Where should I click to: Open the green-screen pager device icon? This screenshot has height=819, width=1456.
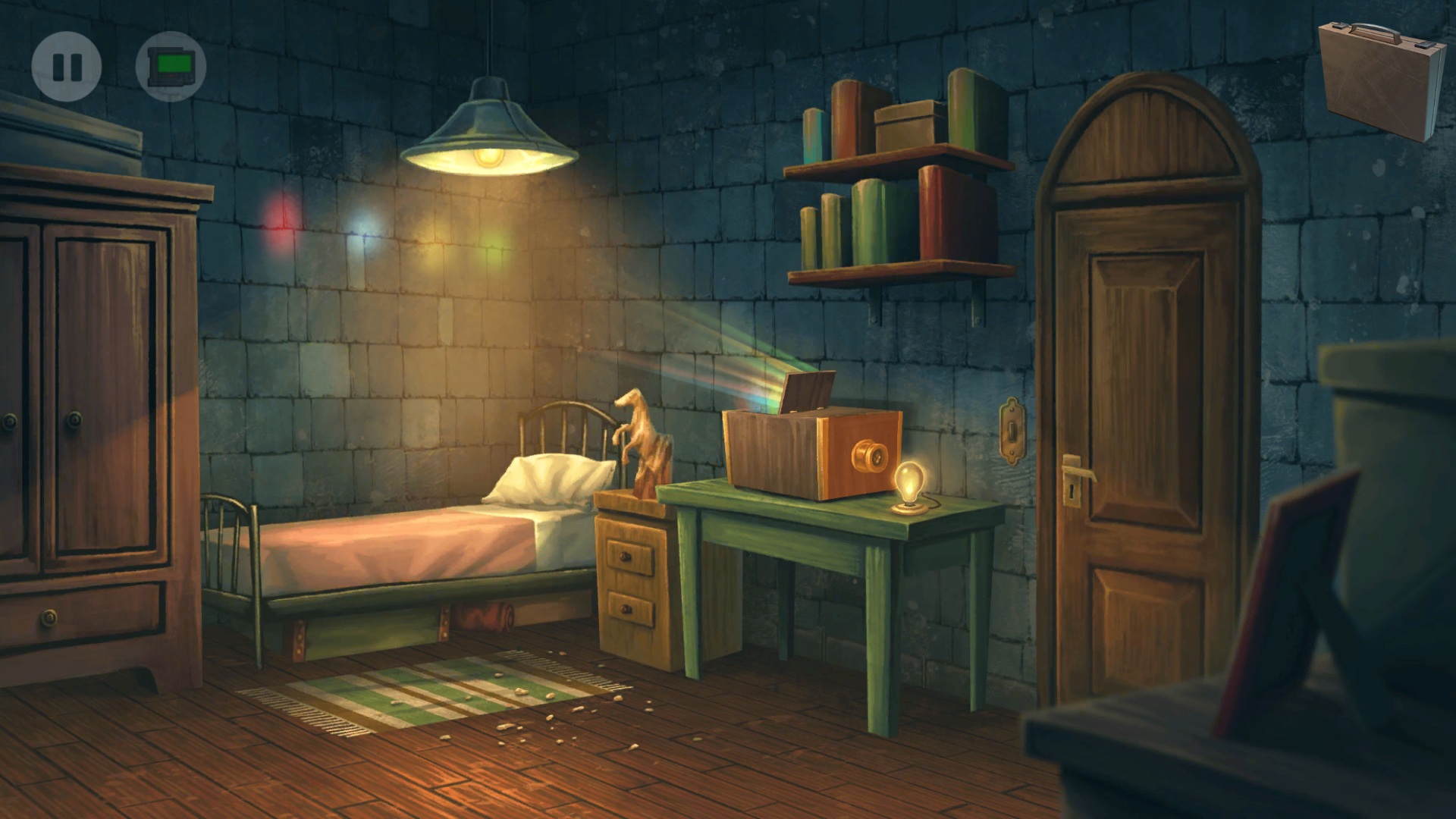tap(171, 67)
